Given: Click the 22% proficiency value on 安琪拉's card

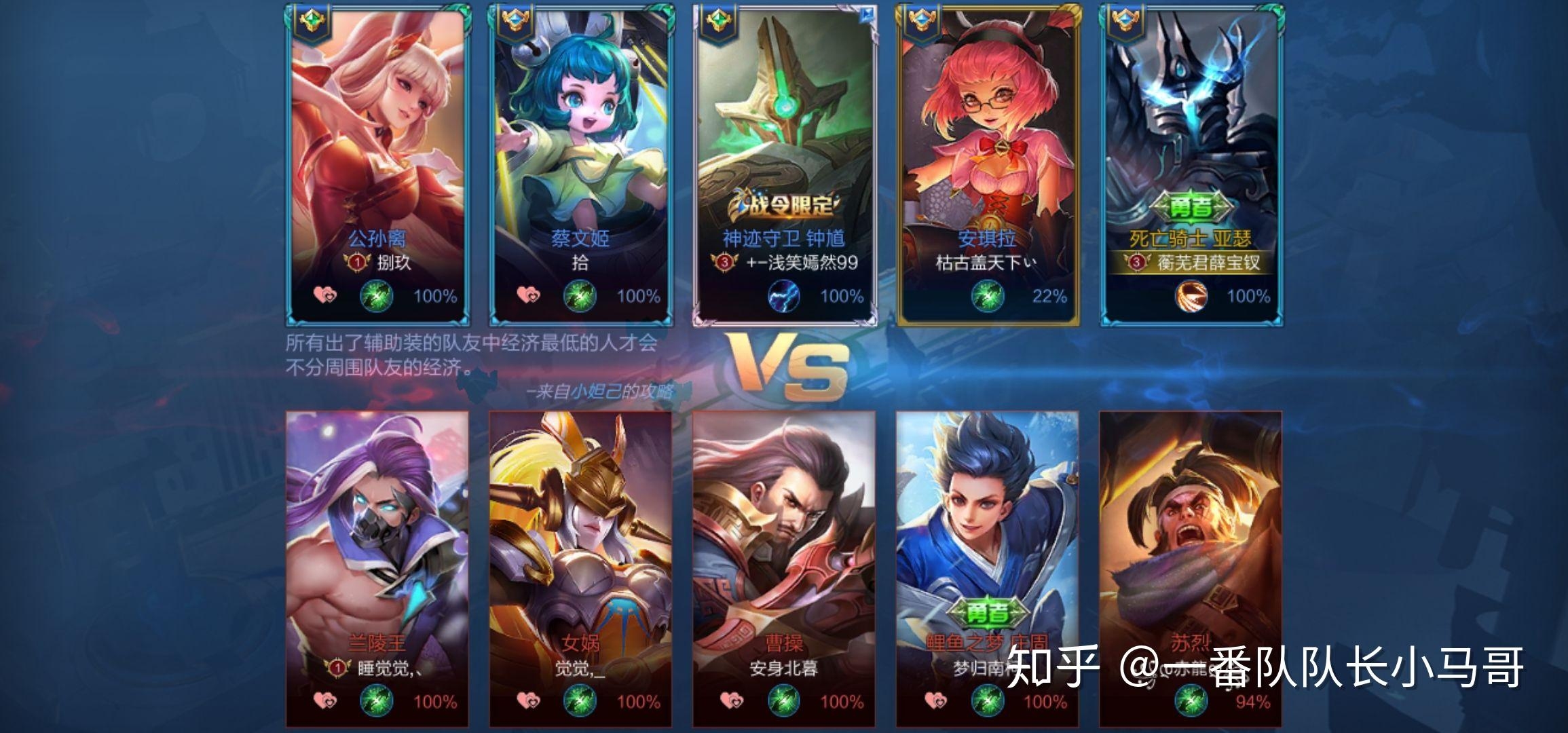Looking at the screenshot, I should coord(1045,297).
